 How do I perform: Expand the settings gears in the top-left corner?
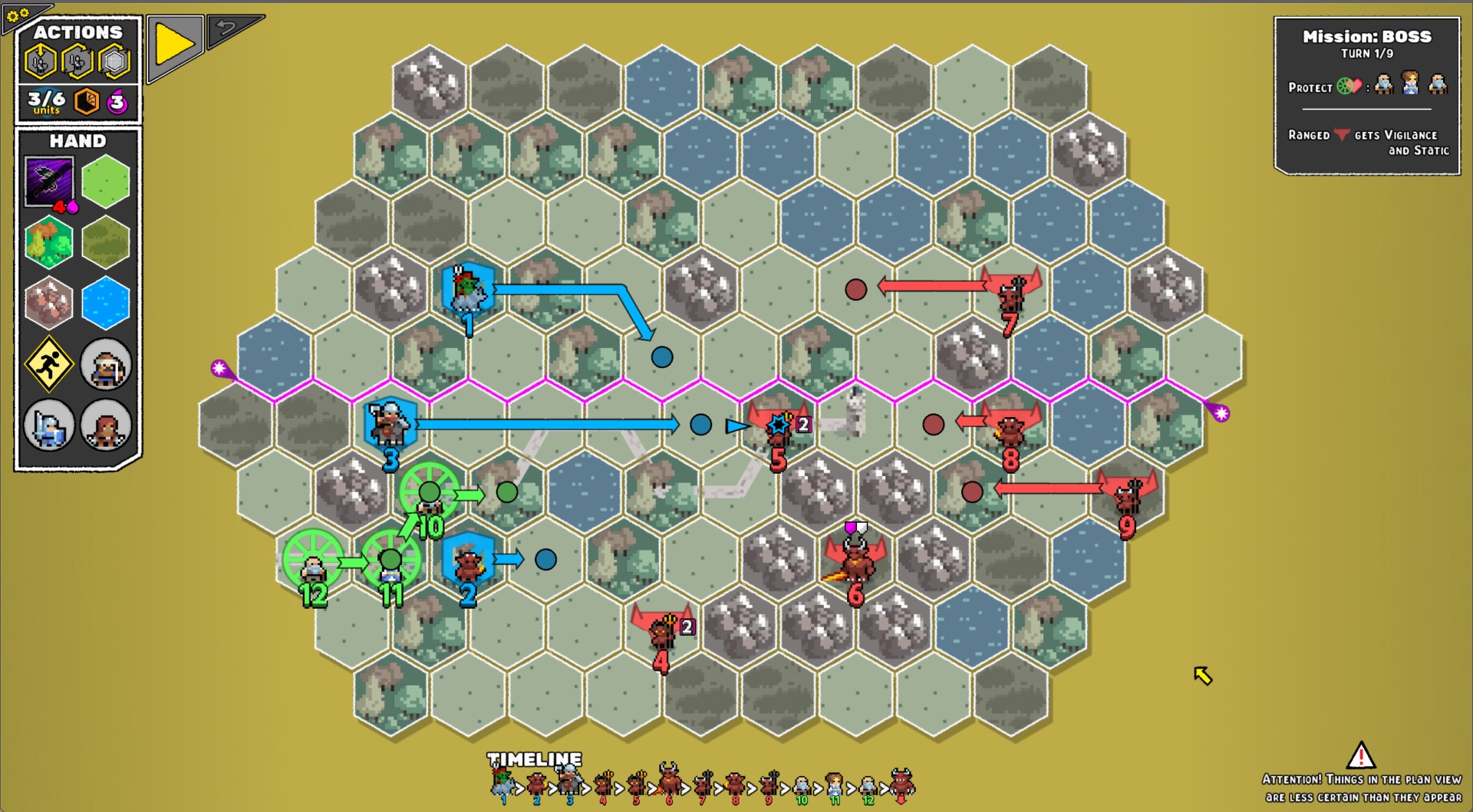(x=18, y=14)
